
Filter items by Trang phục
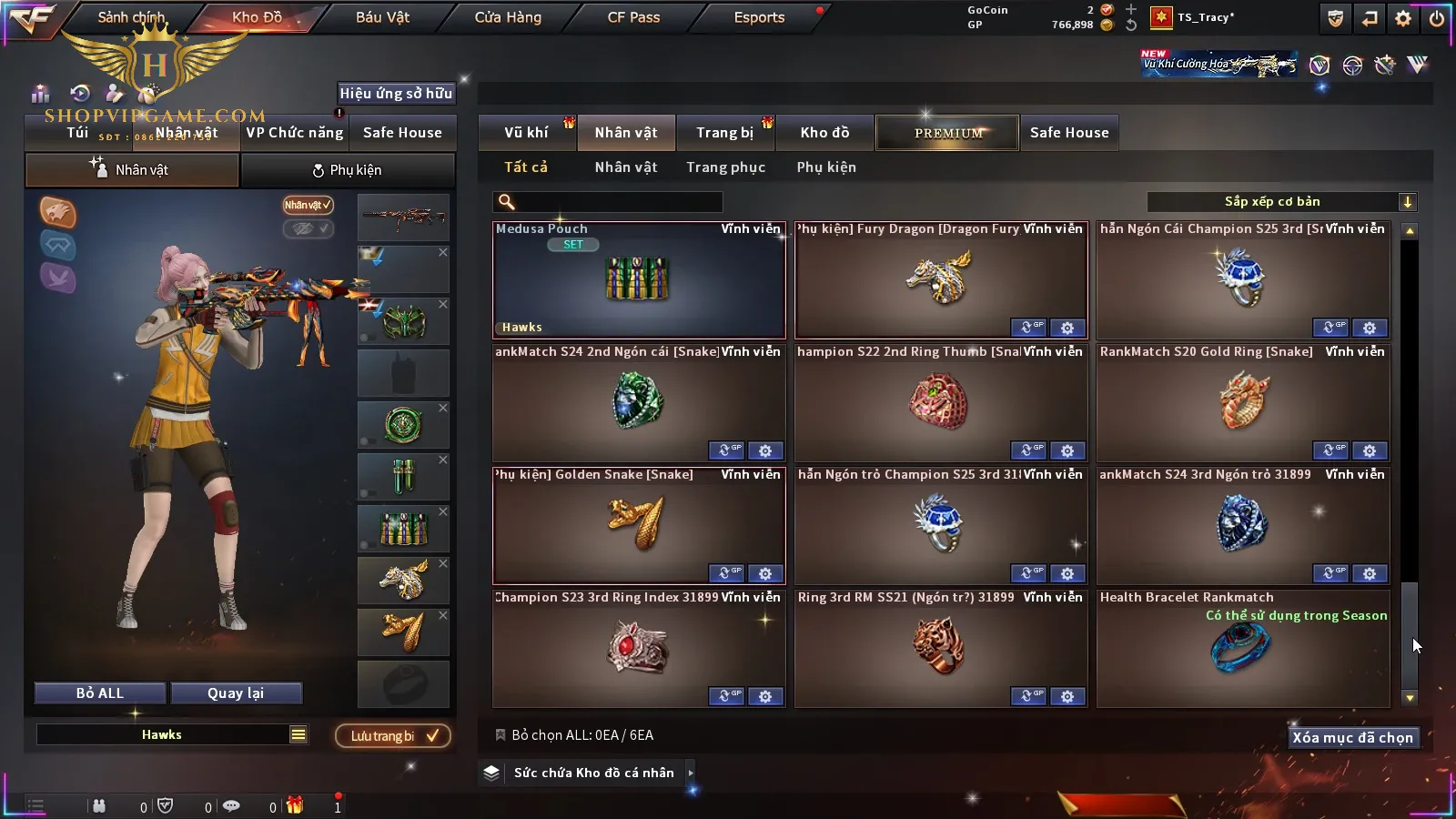click(725, 167)
